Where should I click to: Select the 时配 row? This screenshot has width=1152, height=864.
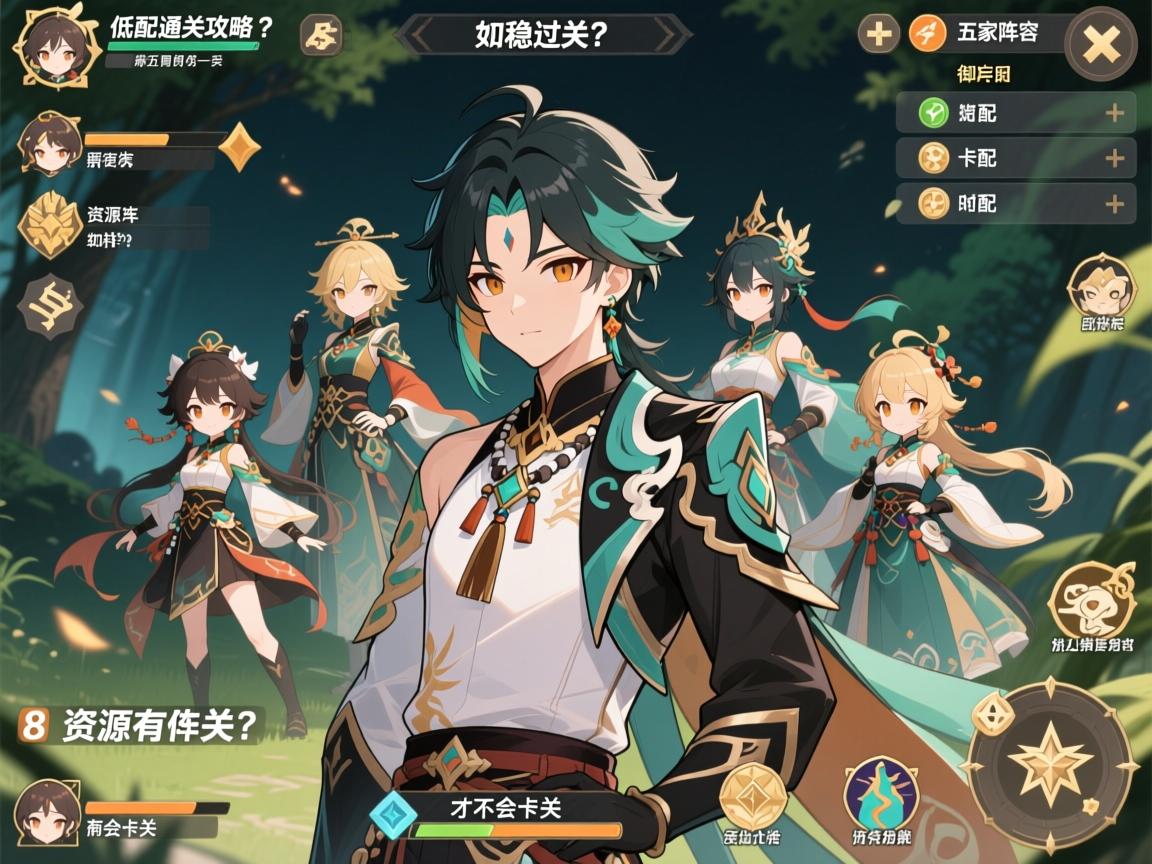1015,203
